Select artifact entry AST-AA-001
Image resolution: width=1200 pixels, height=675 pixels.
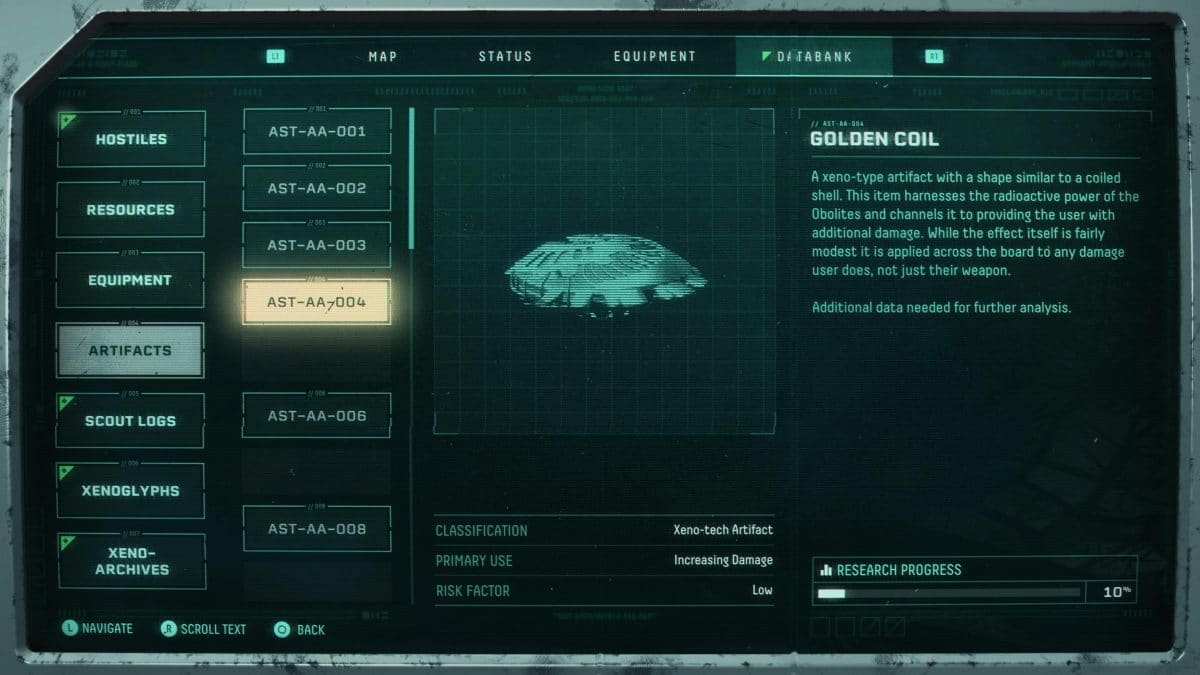317,132
